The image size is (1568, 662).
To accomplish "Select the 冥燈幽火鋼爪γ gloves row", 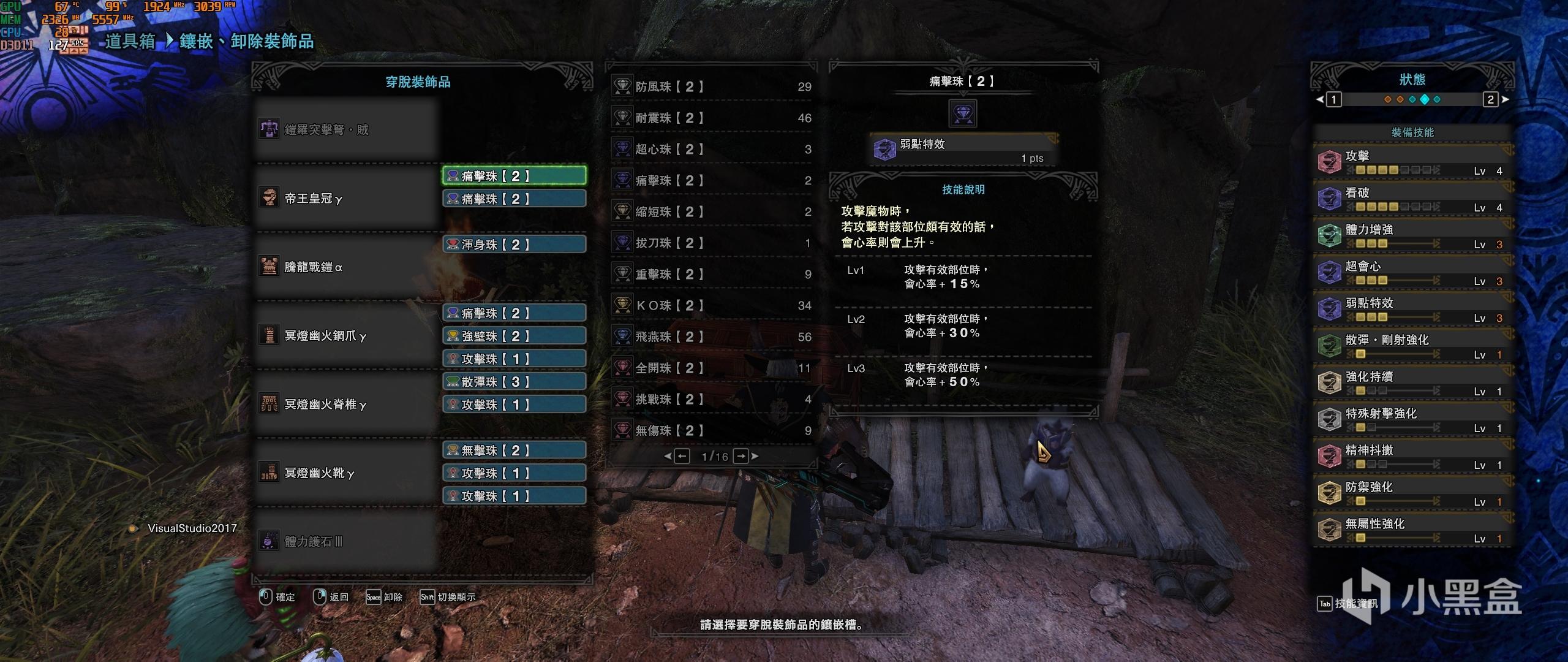I will tap(346, 336).
